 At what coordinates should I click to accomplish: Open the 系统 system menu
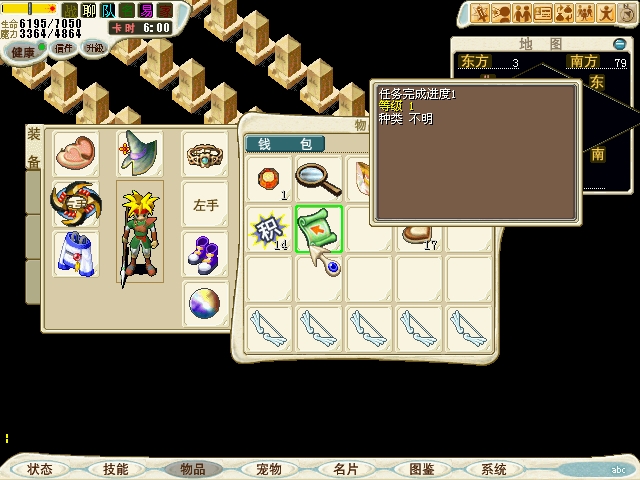coord(493,469)
